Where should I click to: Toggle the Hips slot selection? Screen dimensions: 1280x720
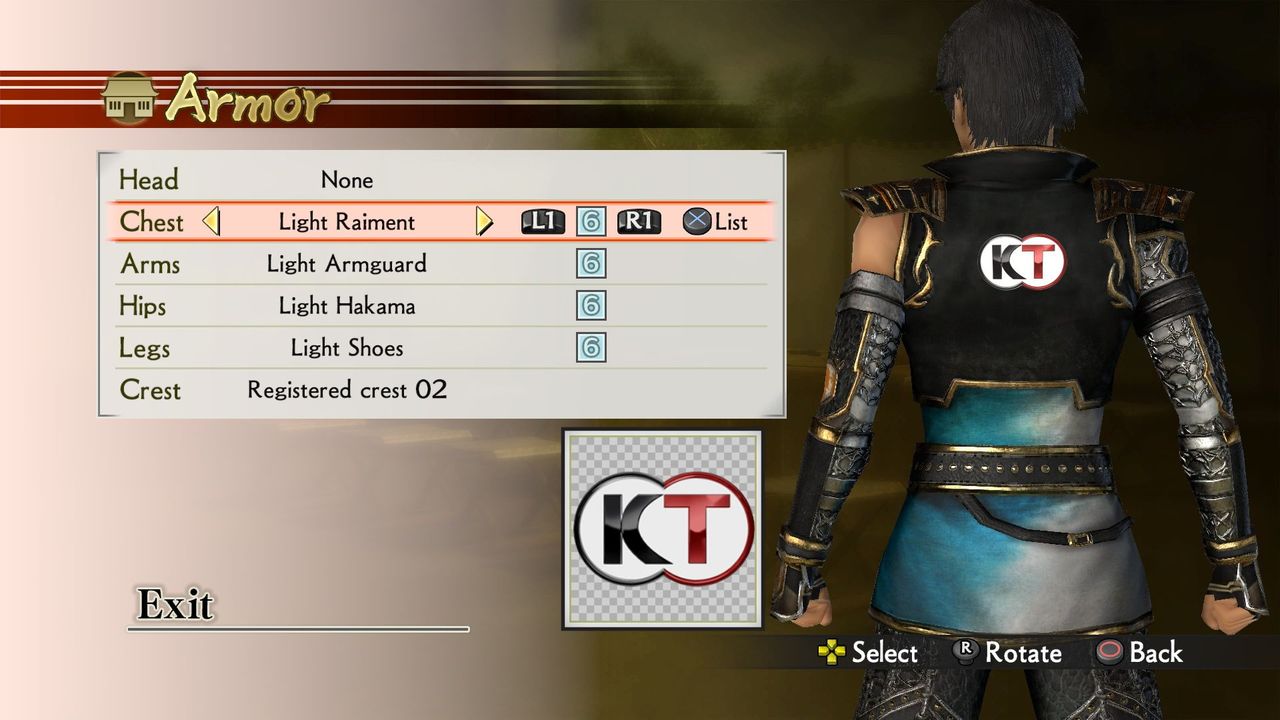pos(347,306)
